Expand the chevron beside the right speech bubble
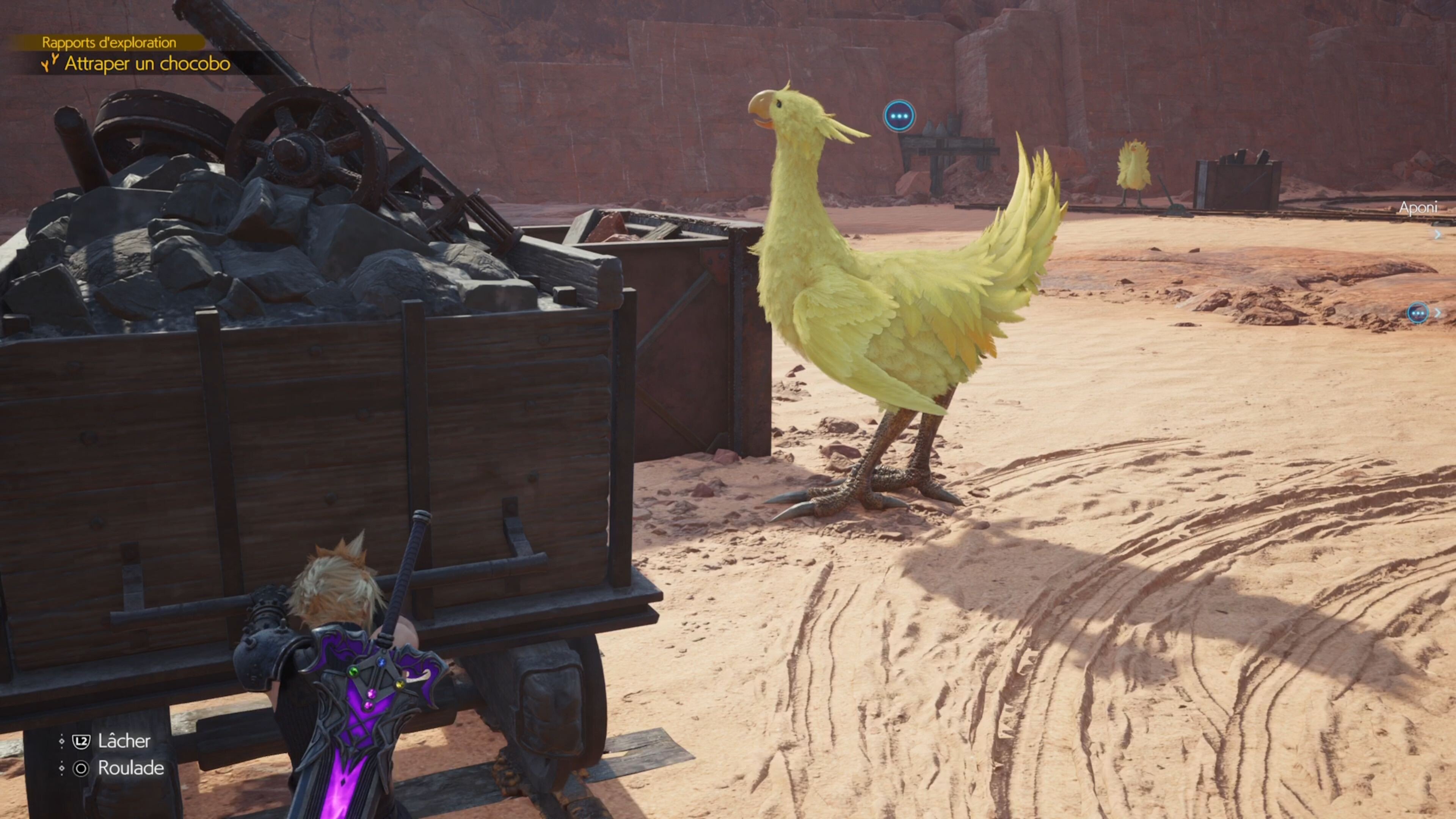Screen dimensions: 1456x819 click(x=1438, y=312)
